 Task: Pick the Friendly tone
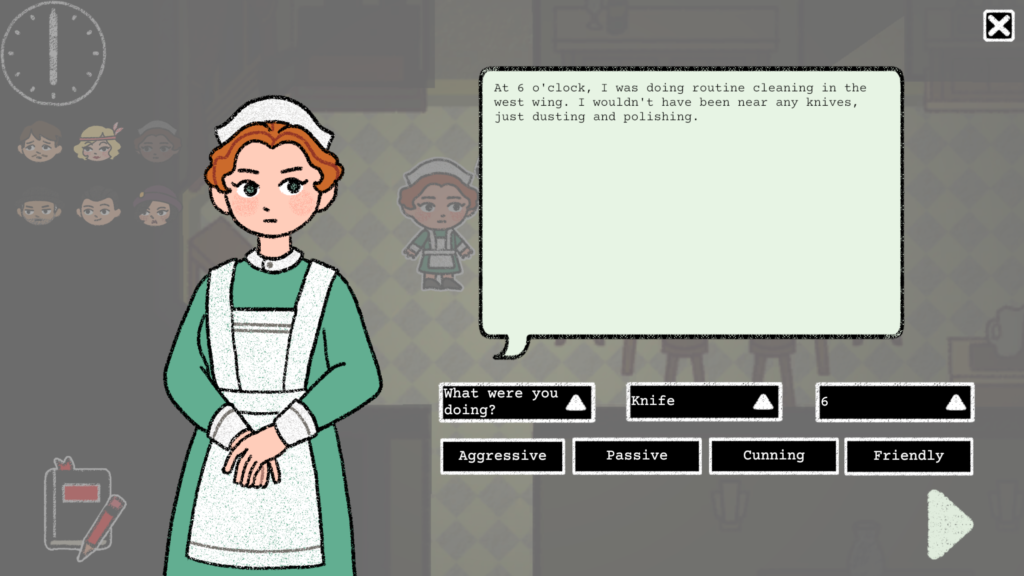point(908,456)
